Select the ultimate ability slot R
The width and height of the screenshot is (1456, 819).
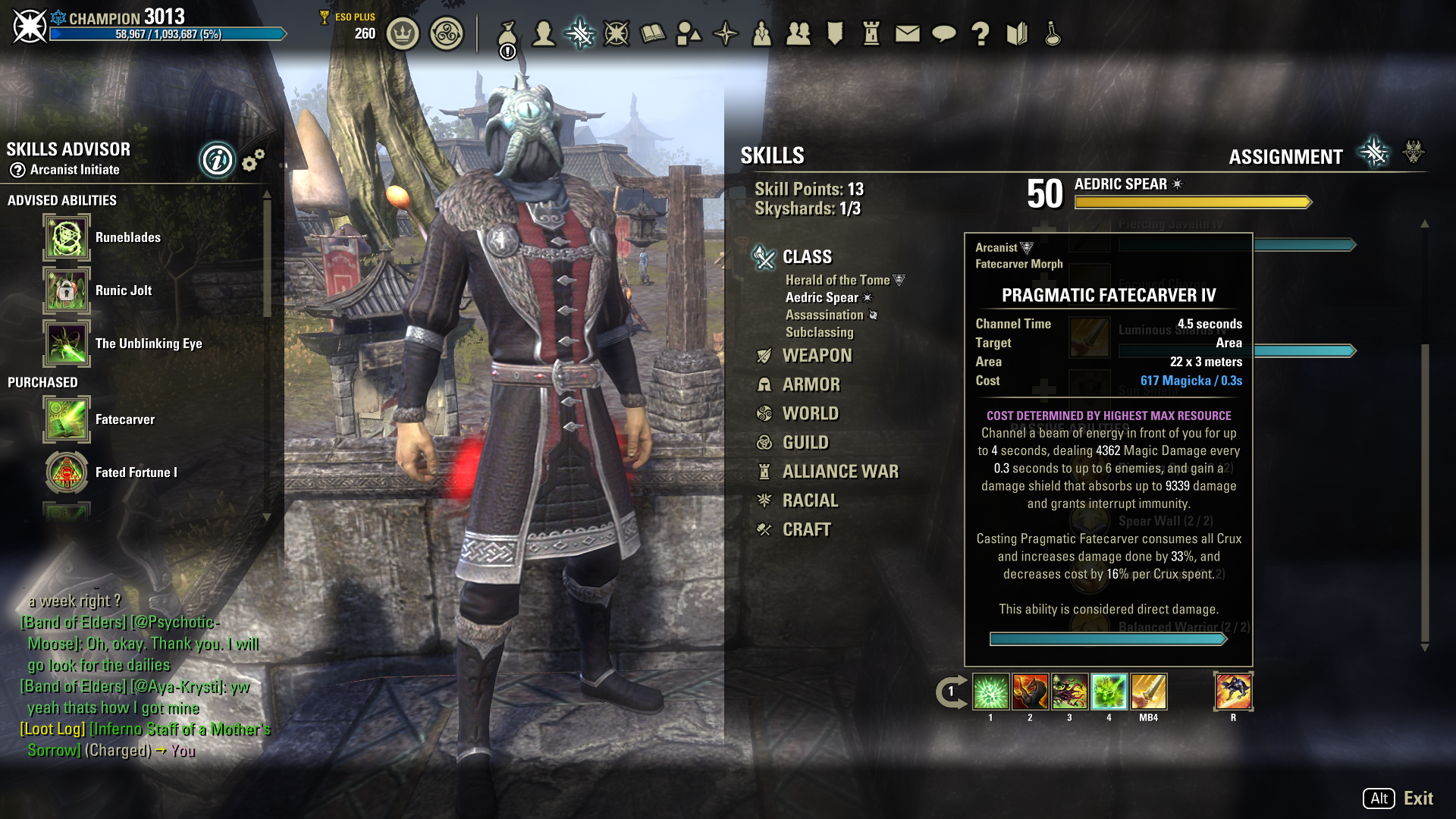(1233, 692)
